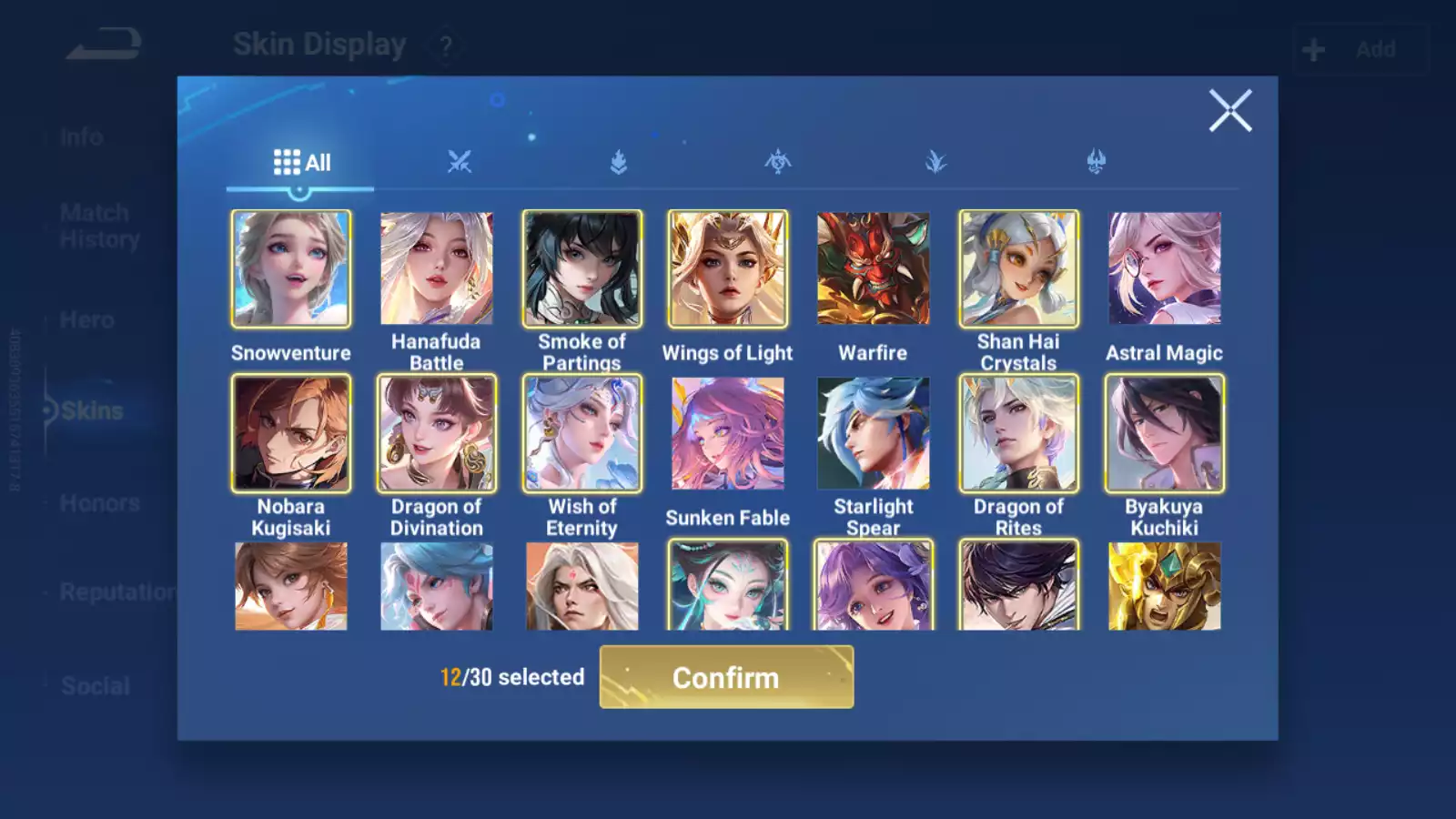Select the Wings of Light skin
The image size is (1456, 819).
click(x=728, y=268)
